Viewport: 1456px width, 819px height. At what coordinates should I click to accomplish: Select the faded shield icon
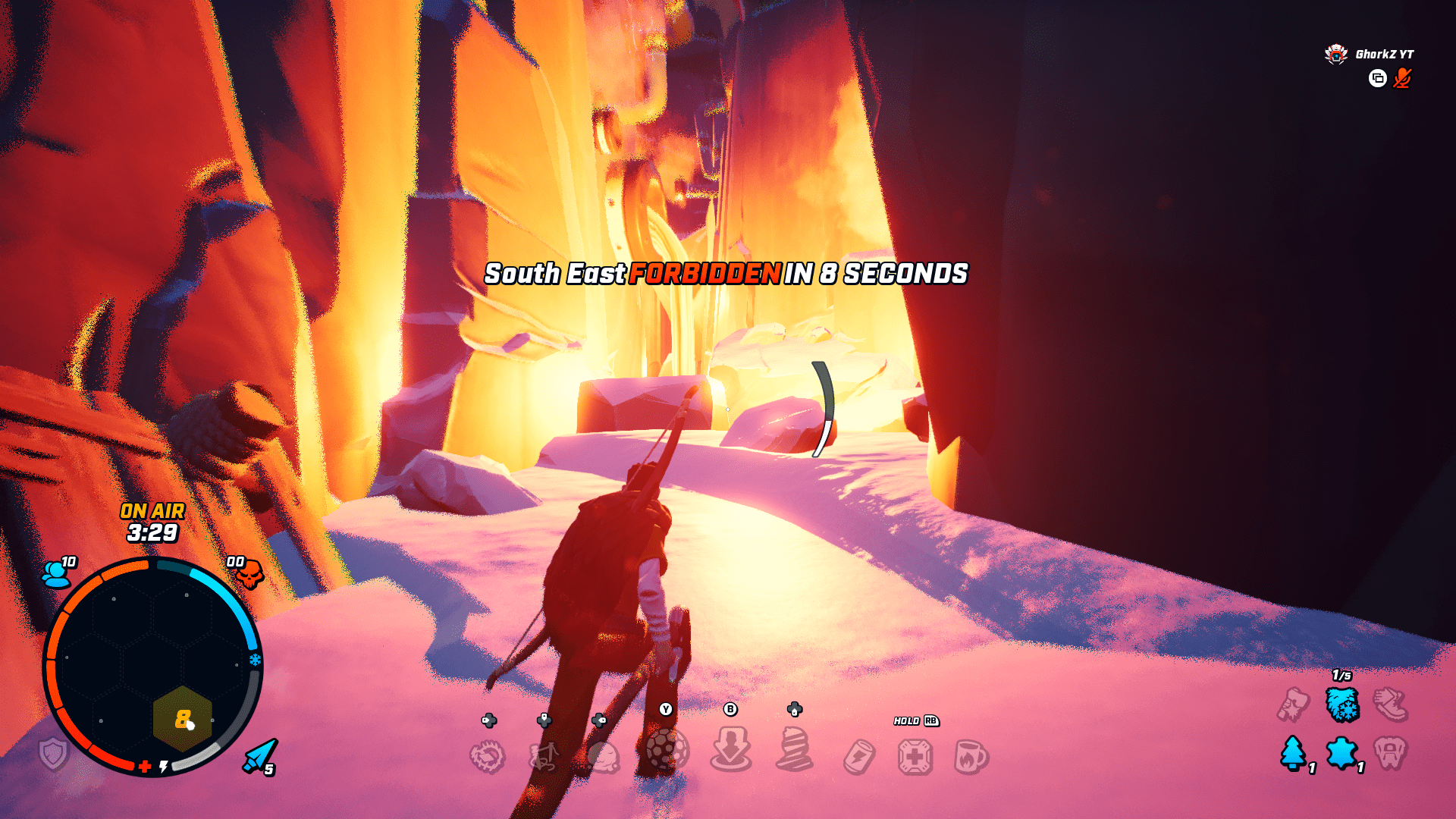(x=54, y=754)
